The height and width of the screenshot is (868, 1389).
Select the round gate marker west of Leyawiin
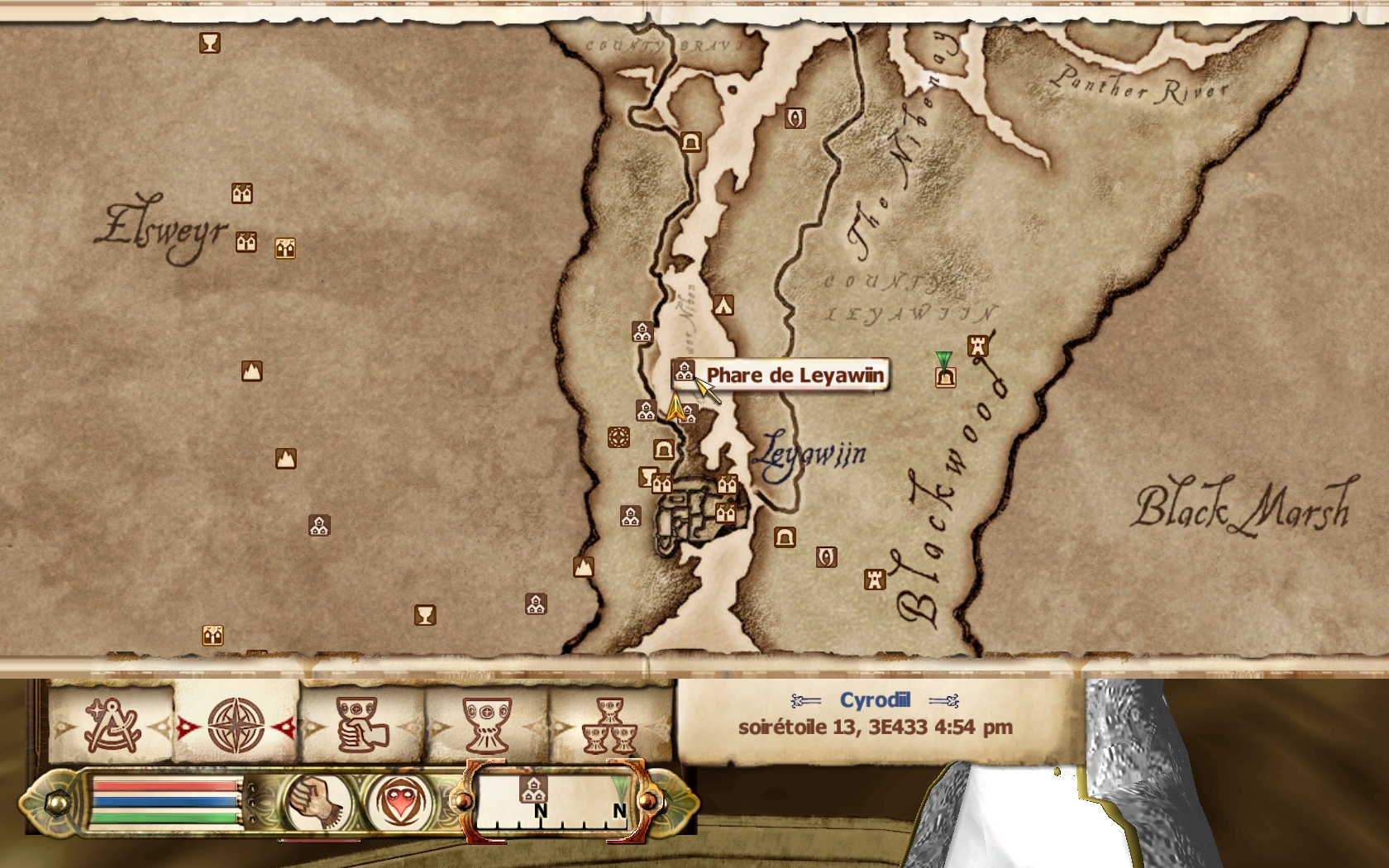[x=618, y=437]
